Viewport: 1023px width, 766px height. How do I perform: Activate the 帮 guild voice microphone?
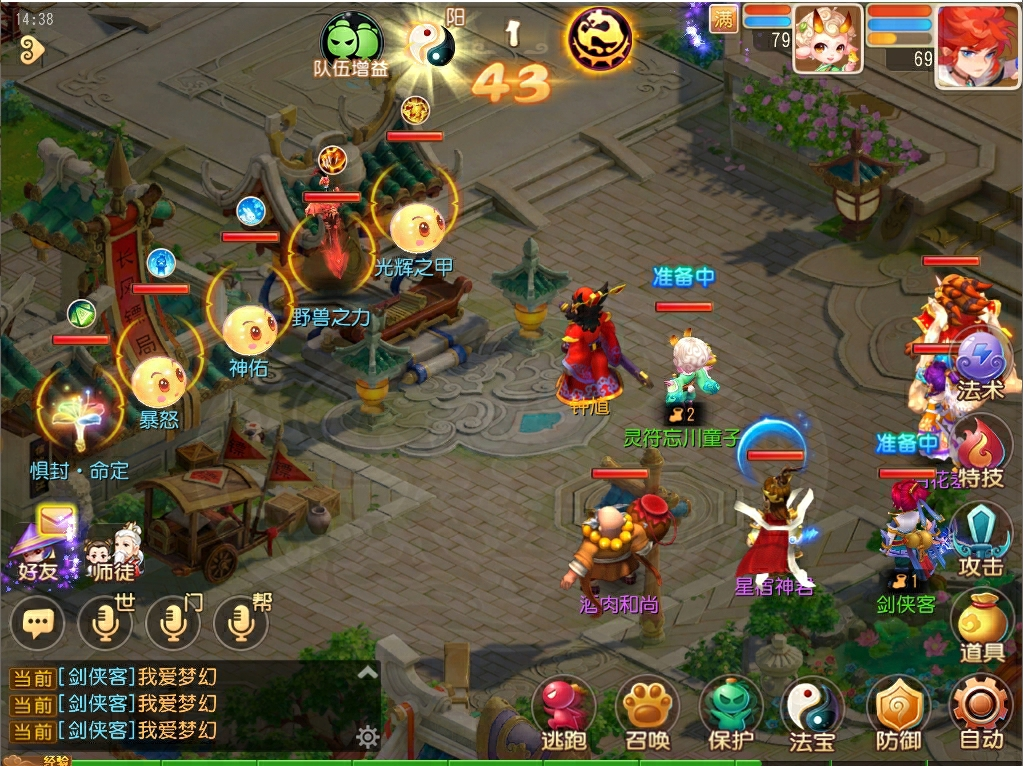click(240, 624)
